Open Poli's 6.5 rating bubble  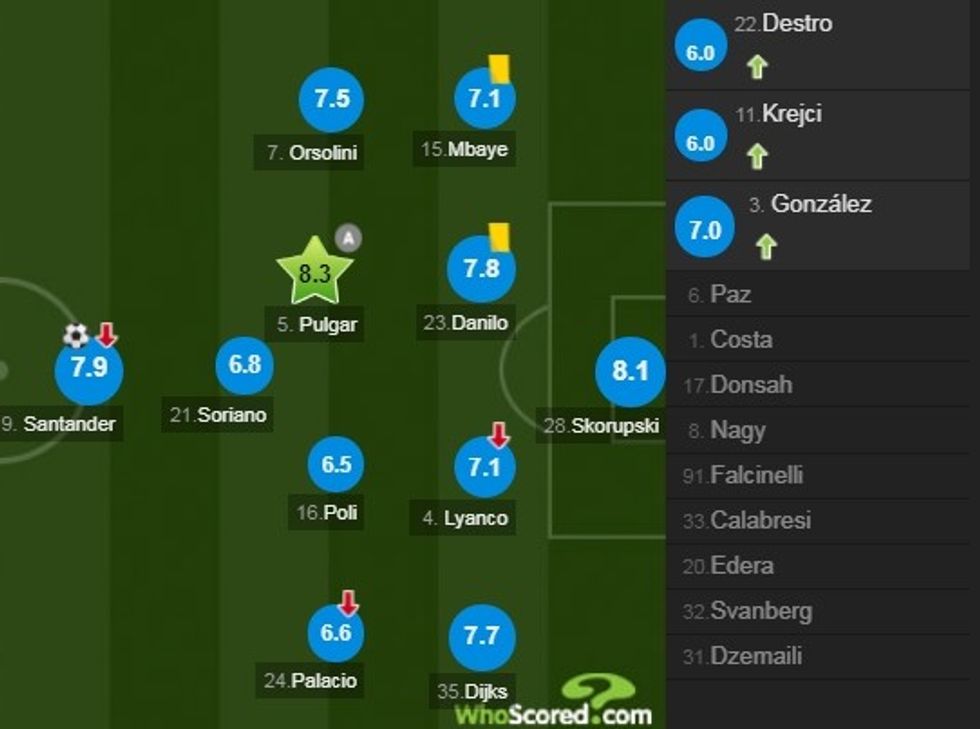(x=336, y=465)
